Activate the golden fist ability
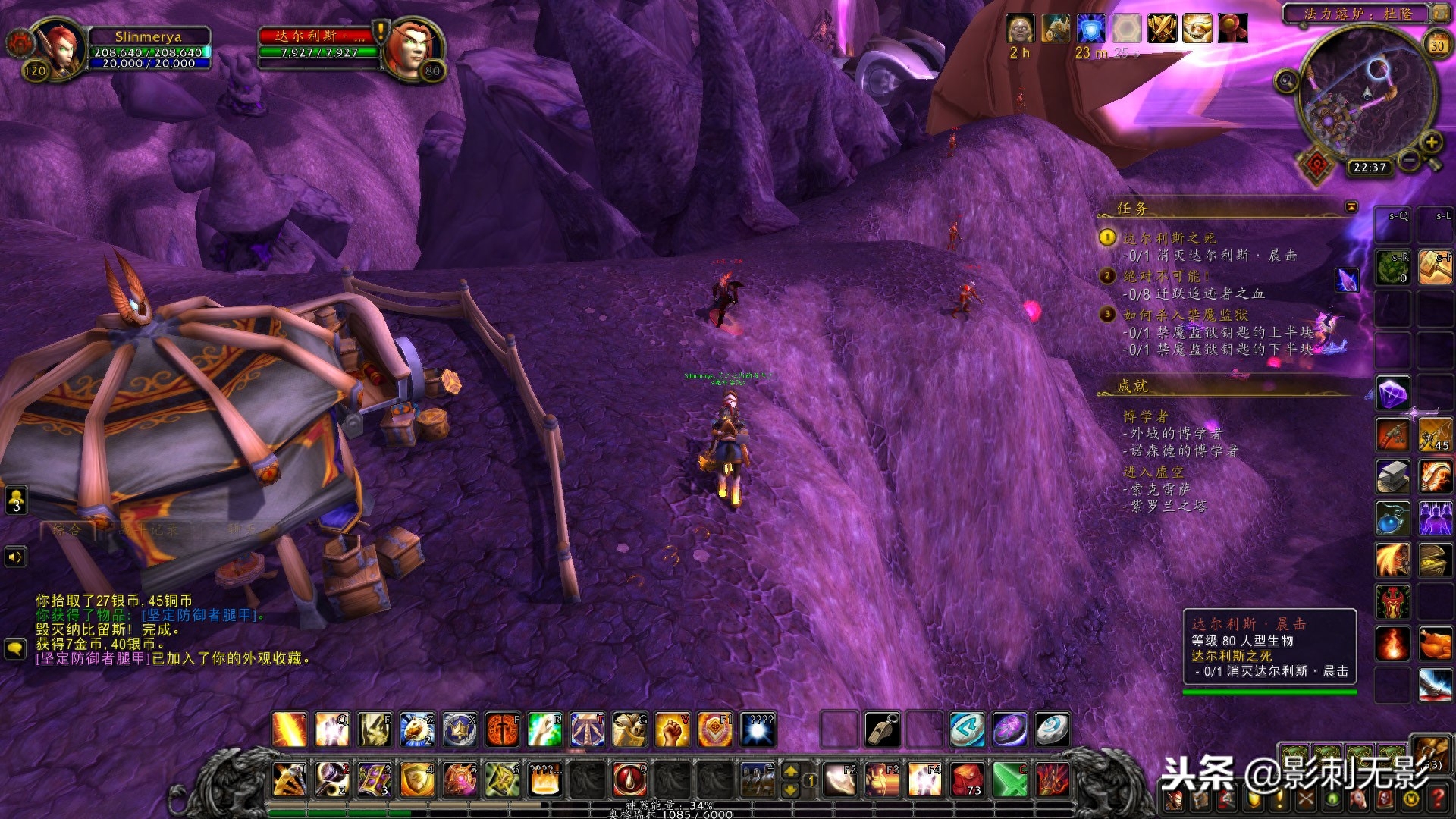Image resolution: width=1456 pixels, height=819 pixels. tap(672, 730)
